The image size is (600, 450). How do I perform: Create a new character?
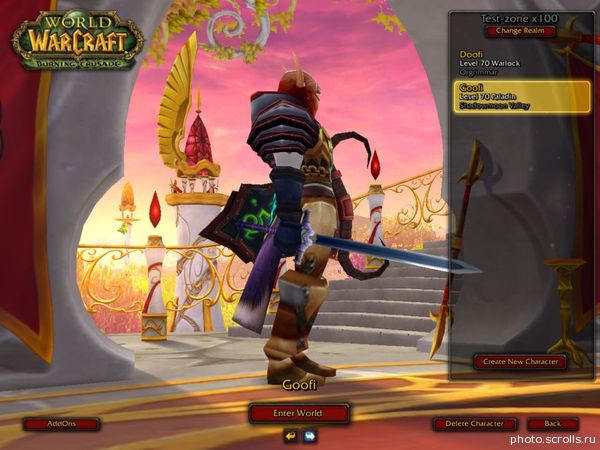tap(519, 361)
